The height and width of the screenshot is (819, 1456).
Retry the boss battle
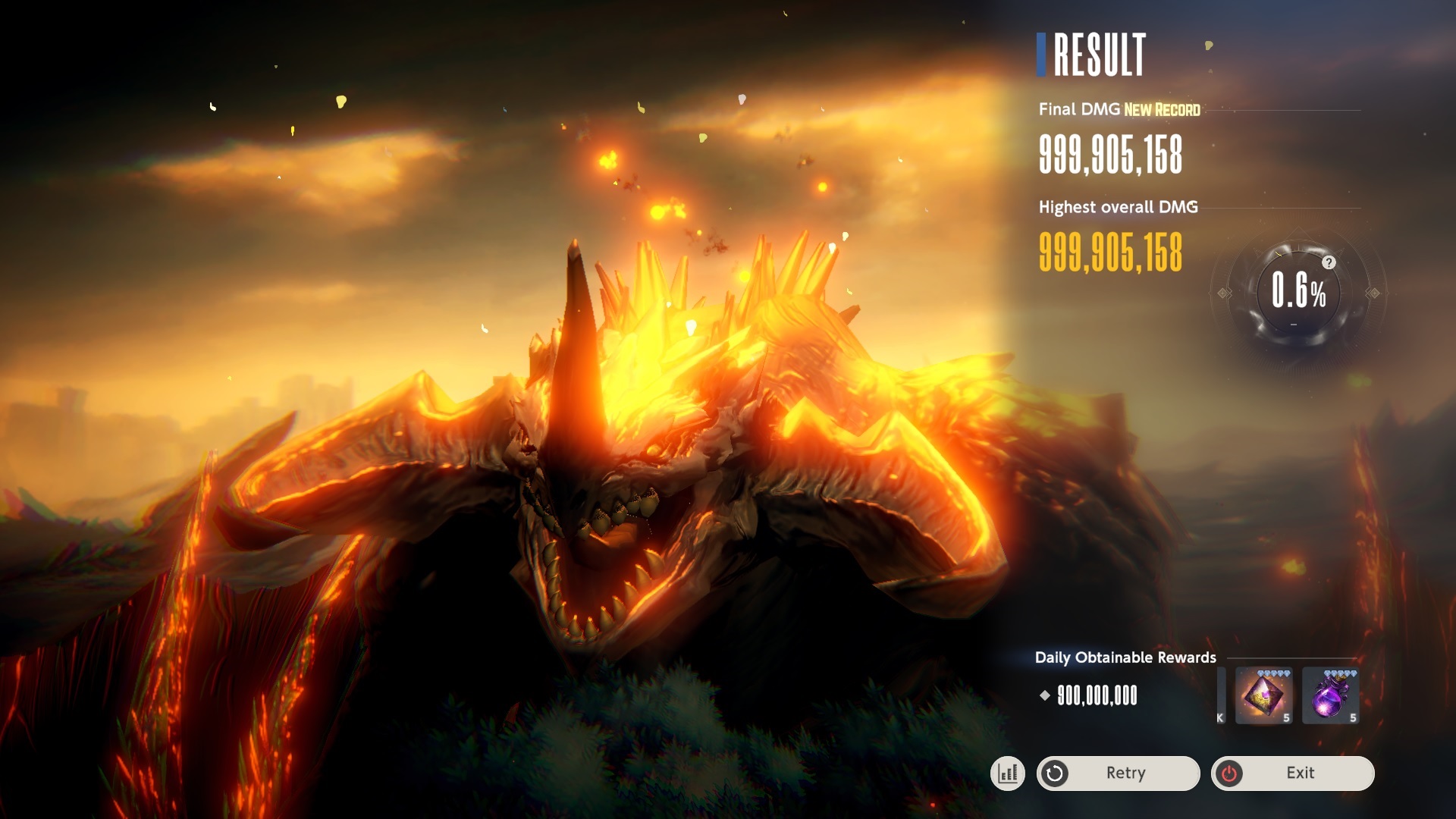(1118, 773)
